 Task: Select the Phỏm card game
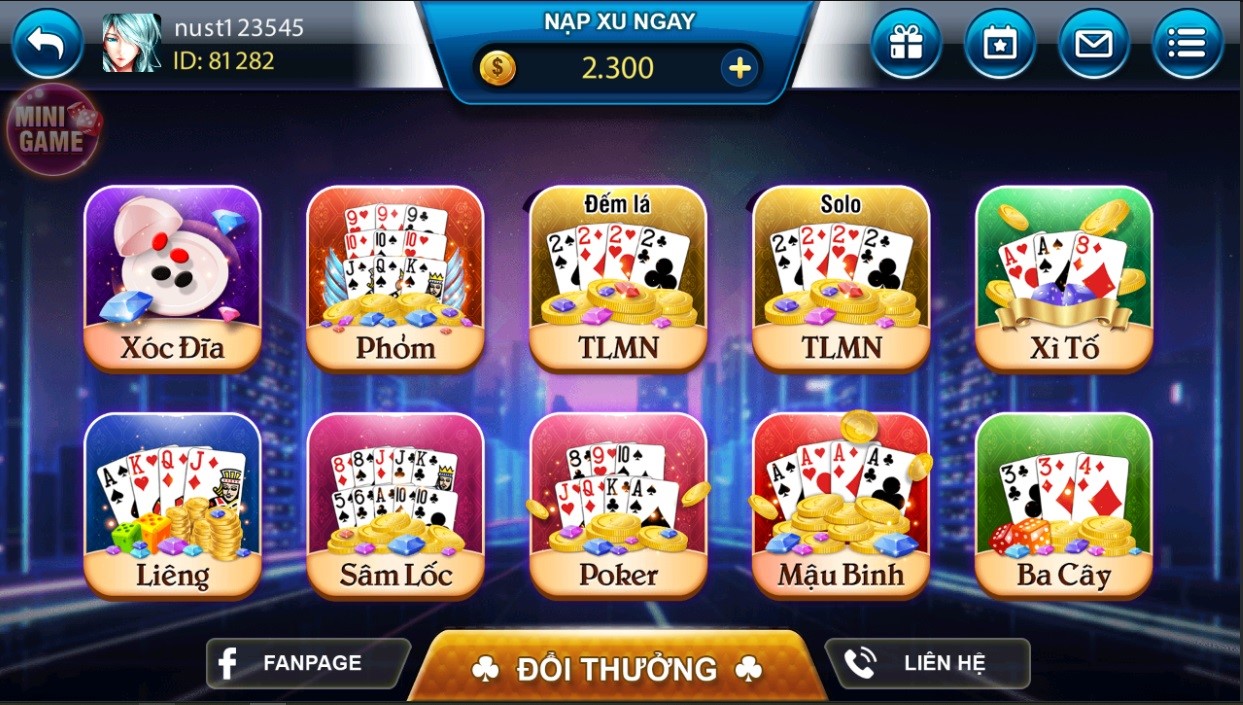[x=395, y=277]
